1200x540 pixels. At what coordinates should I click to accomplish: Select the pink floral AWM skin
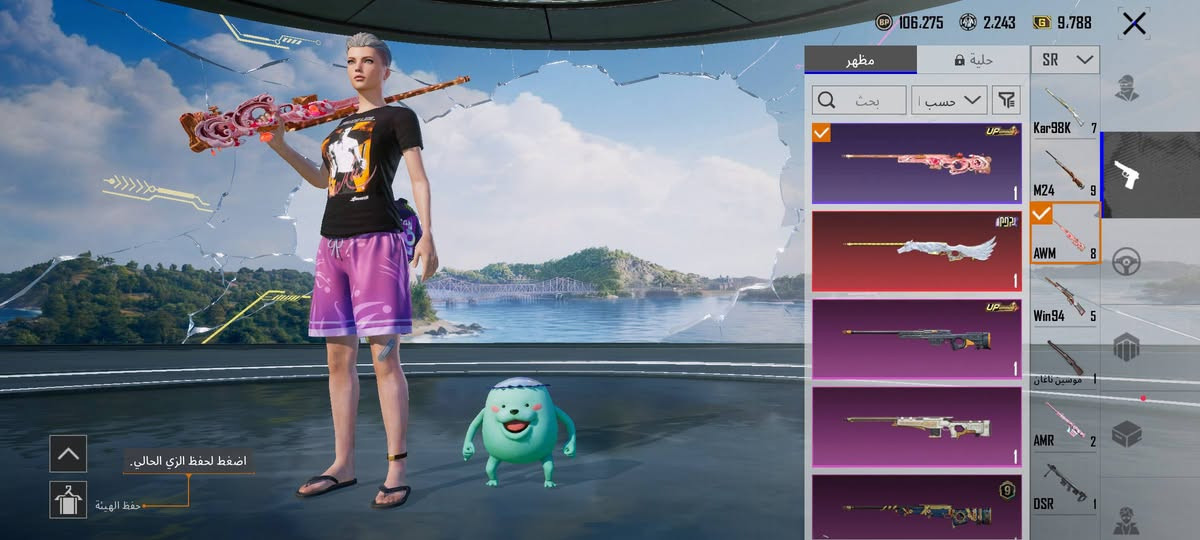917,163
